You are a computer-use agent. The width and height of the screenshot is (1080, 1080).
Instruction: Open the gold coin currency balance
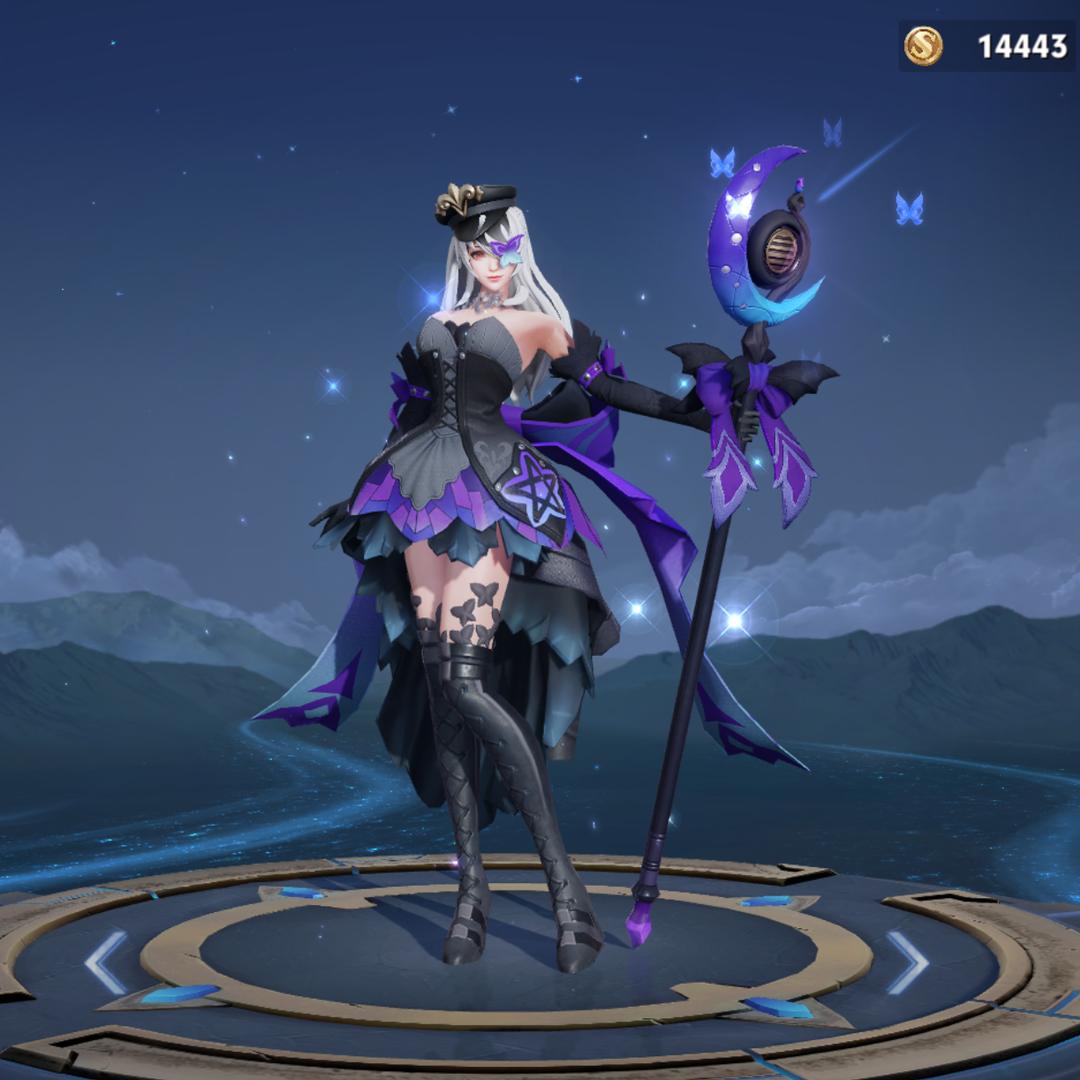986,46
